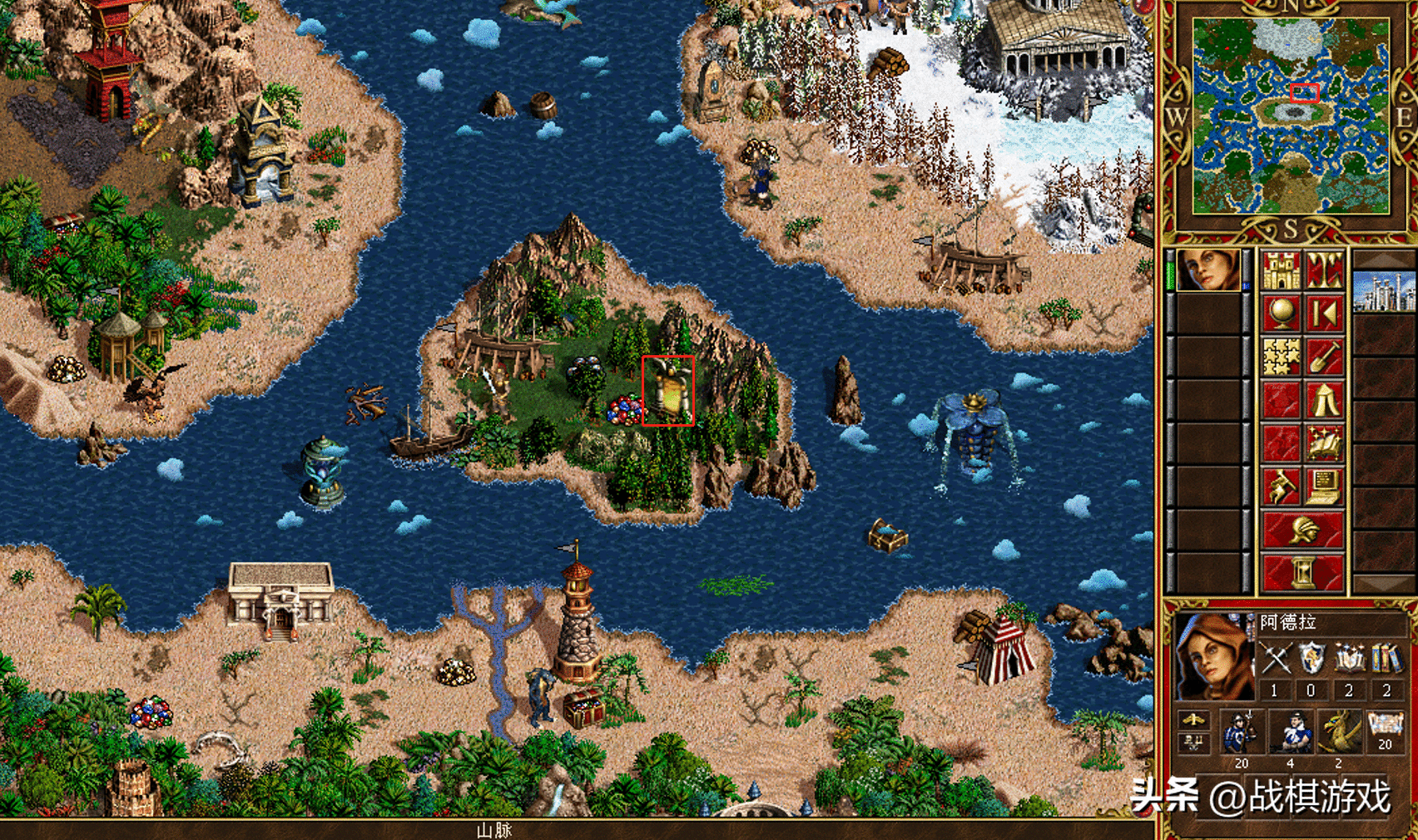Click the minimap to move the view
Screen dimensions: 1418x840
(1291, 116)
